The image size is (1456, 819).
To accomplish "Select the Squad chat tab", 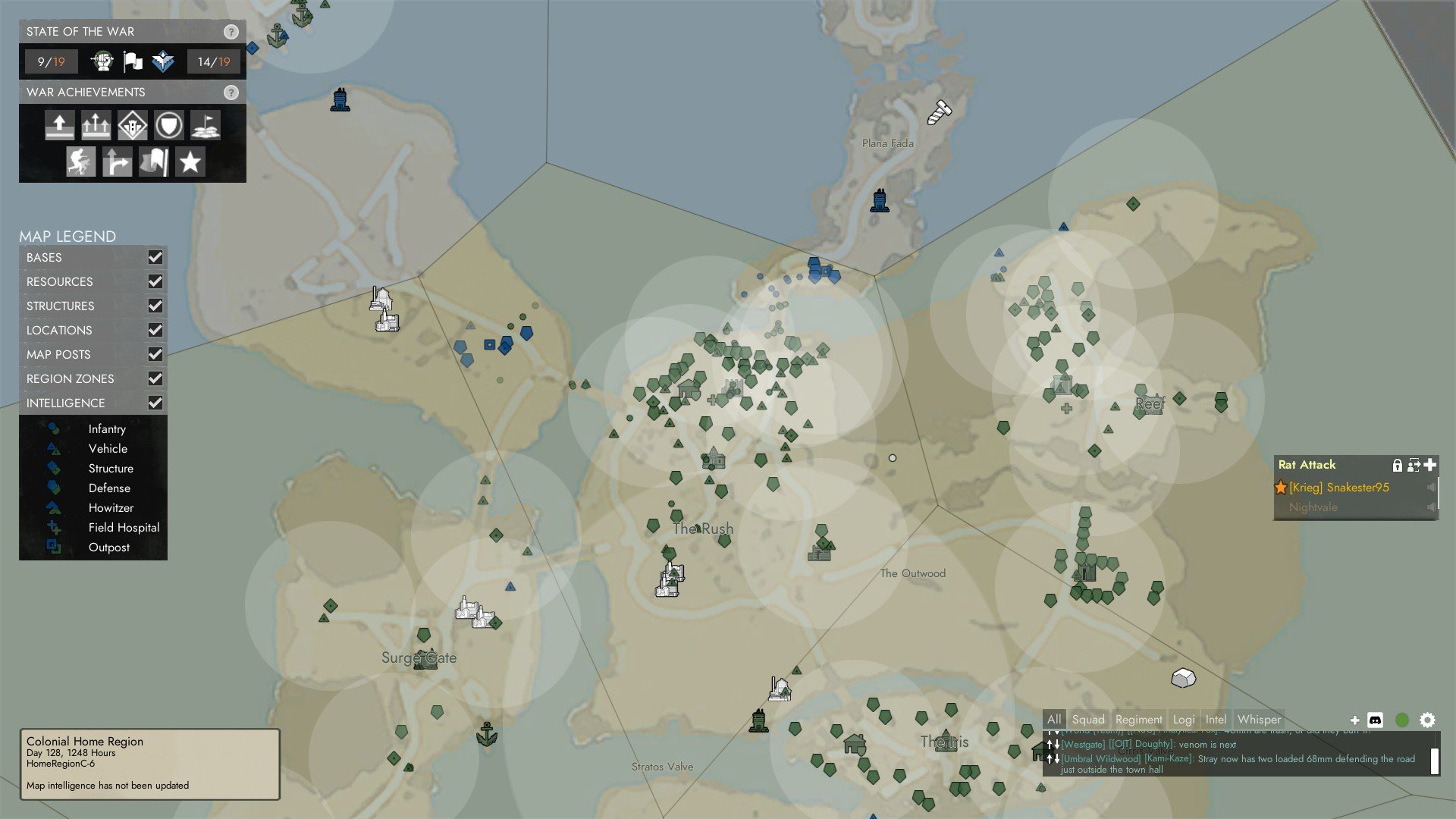I will [1087, 719].
